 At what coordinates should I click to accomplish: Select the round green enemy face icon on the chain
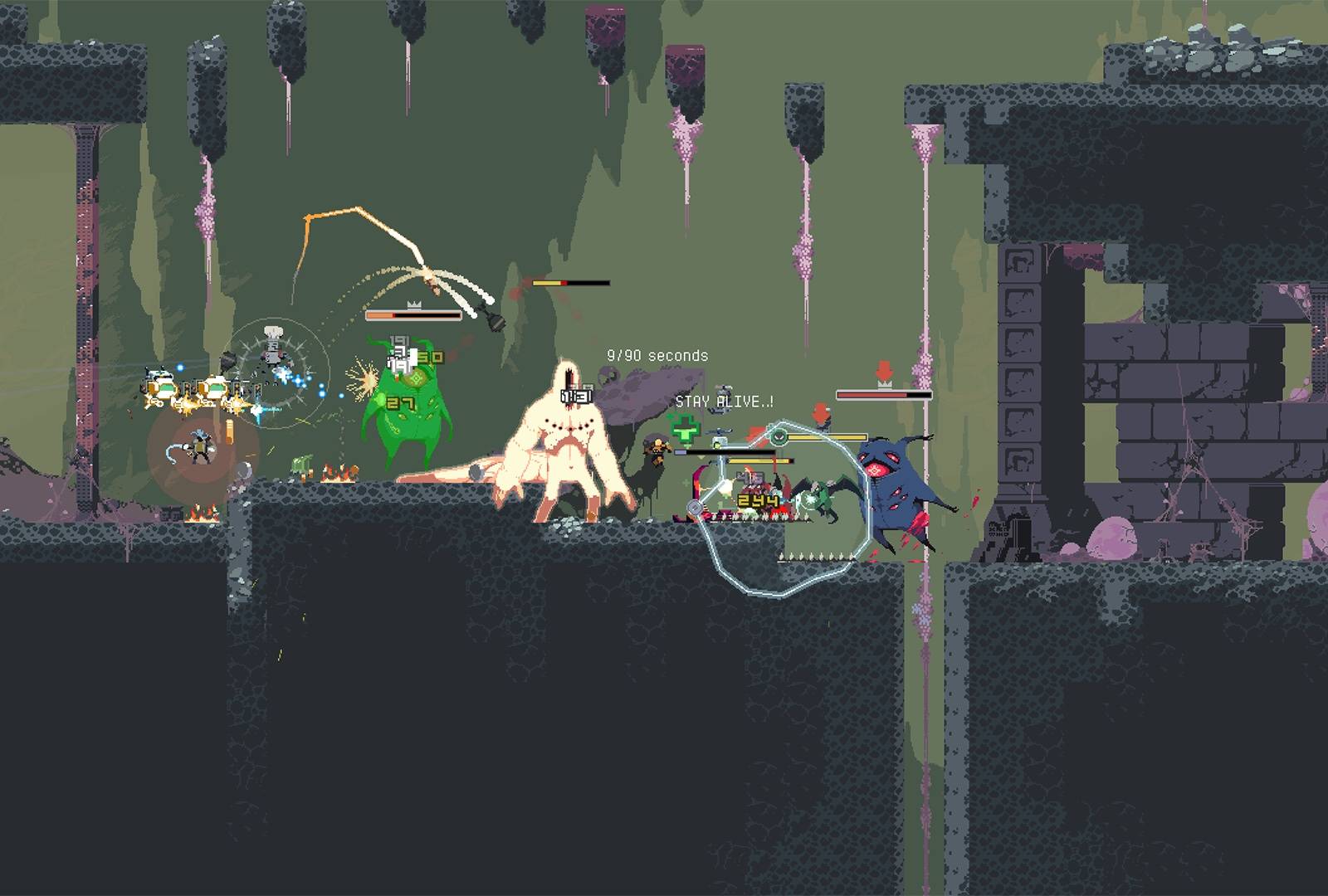click(779, 436)
